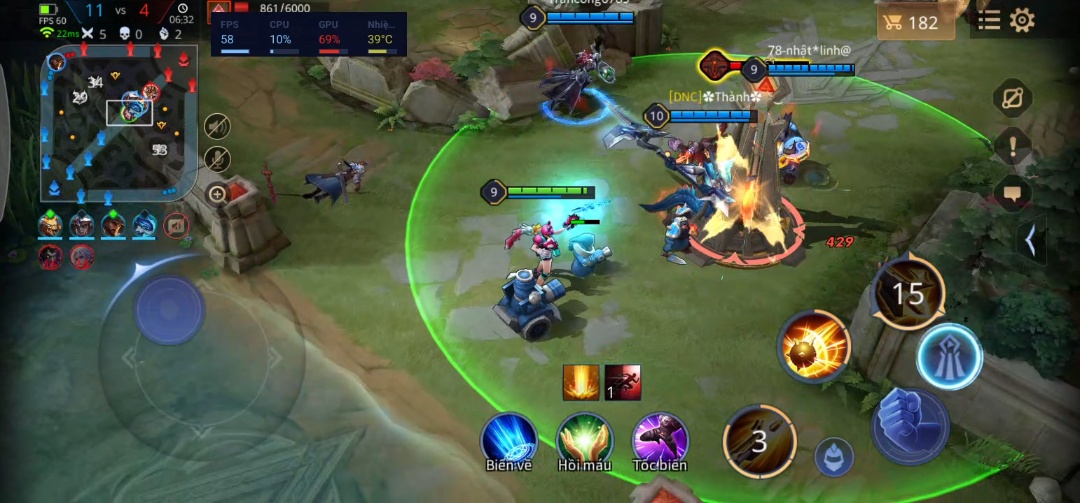Activate the Biến về recall spell

(509, 438)
